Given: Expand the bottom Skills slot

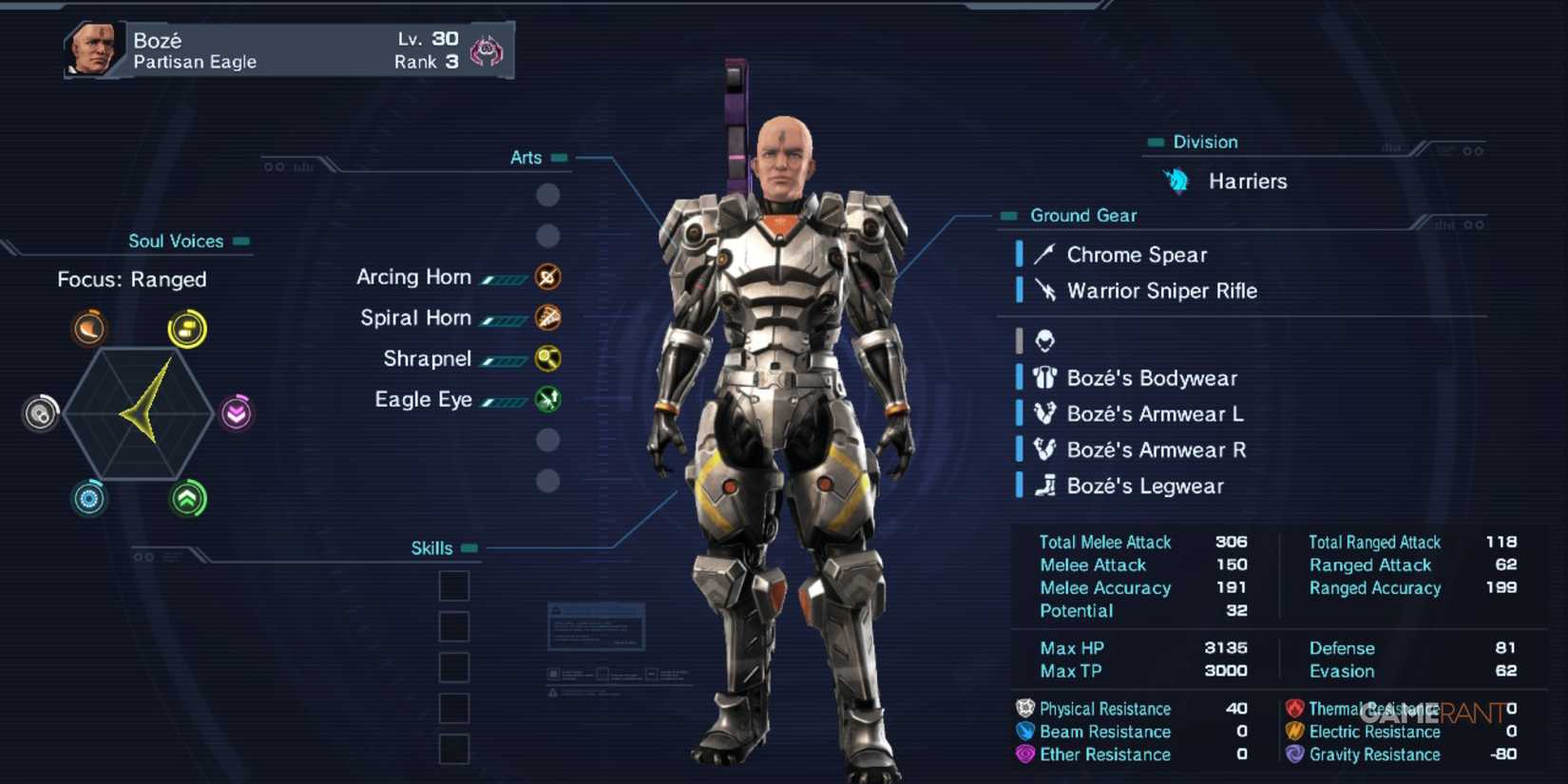Looking at the screenshot, I should [453, 748].
